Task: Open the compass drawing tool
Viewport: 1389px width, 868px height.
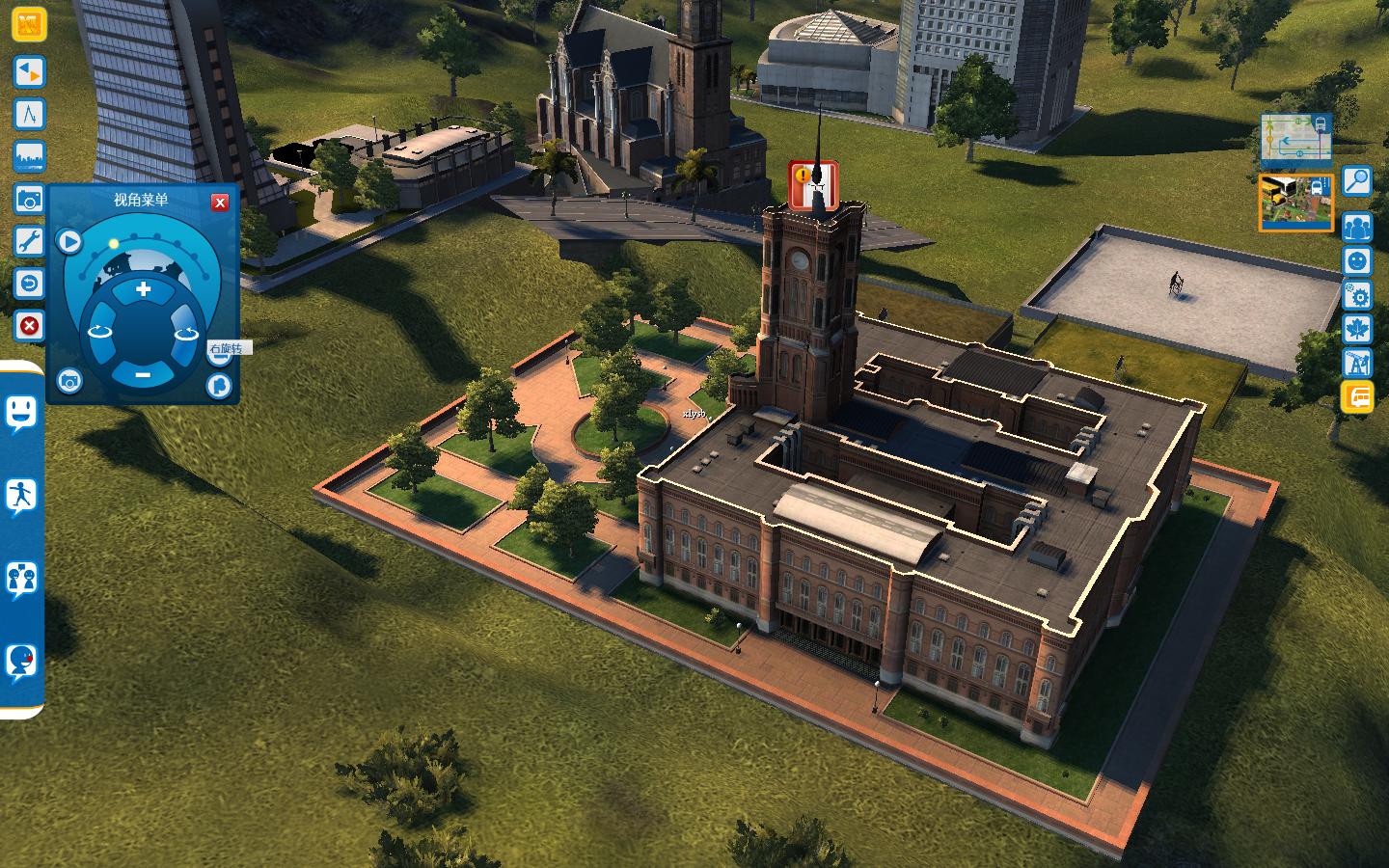Action: (29, 114)
